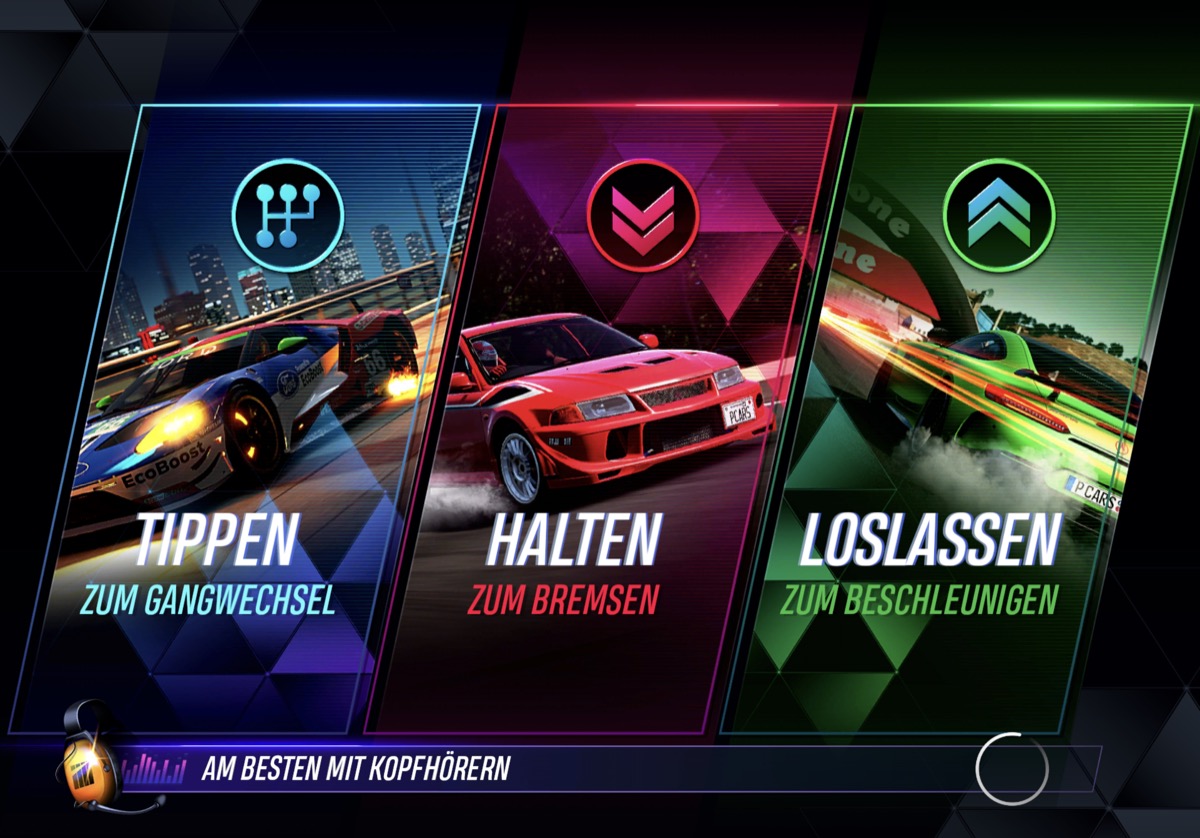Click the red downward chevrons brake icon

[x=642, y=215]
